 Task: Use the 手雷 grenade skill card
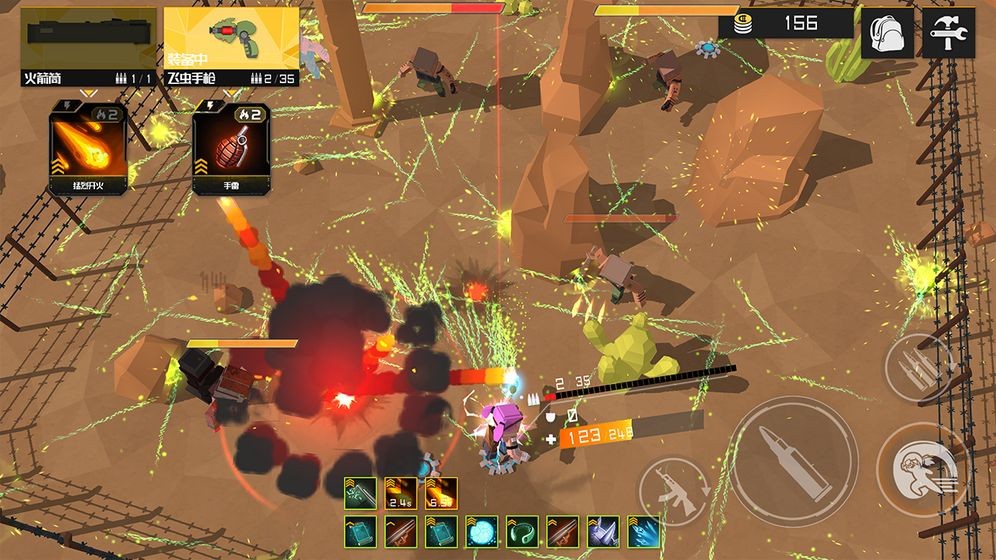pyautogui.click(x=231, y=148)
